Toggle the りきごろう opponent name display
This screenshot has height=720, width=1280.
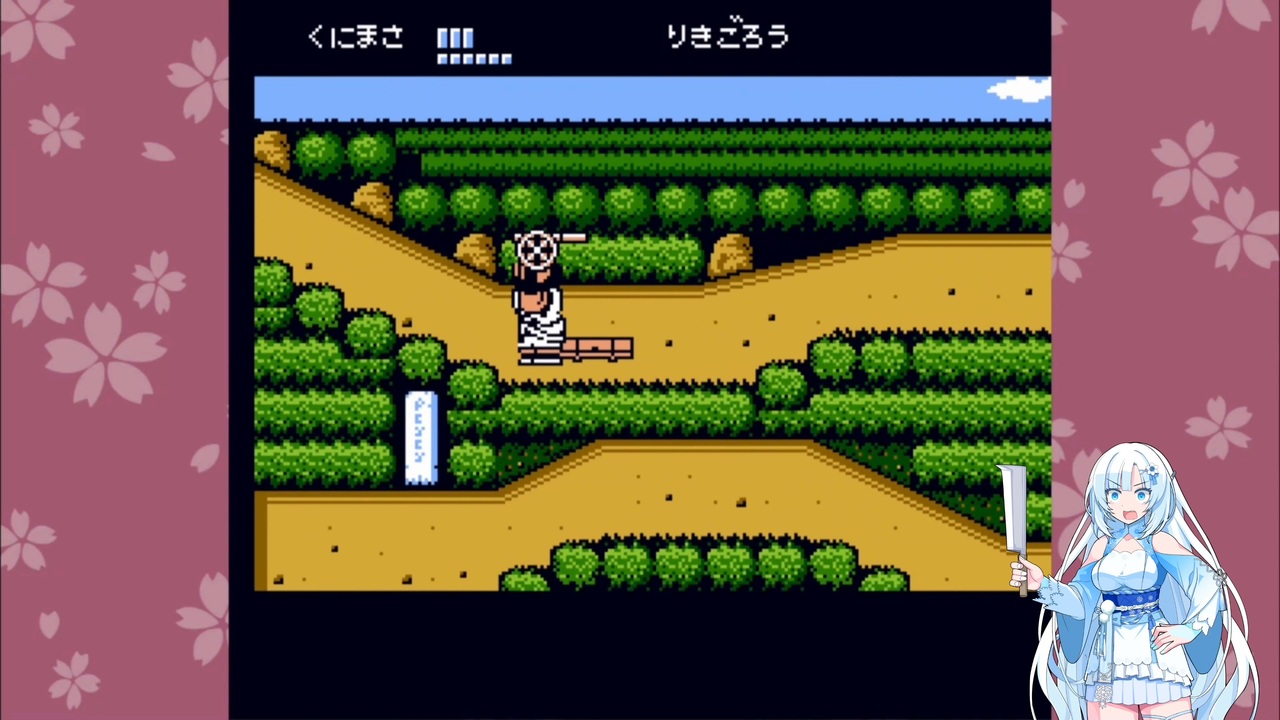point(728,36)
